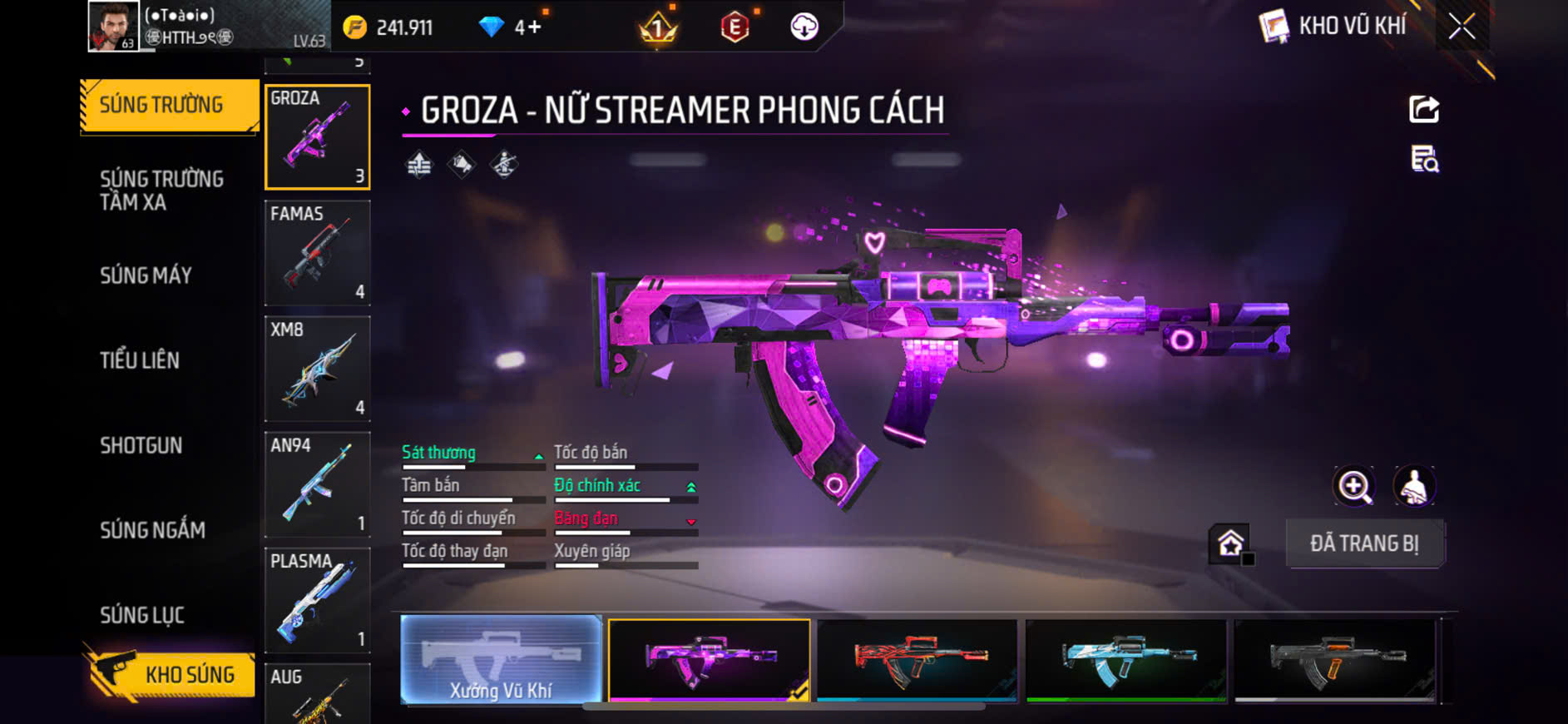Open the Súng Lục category
The width and height of the screenshot is (1568, 724).
coord(142,615)
